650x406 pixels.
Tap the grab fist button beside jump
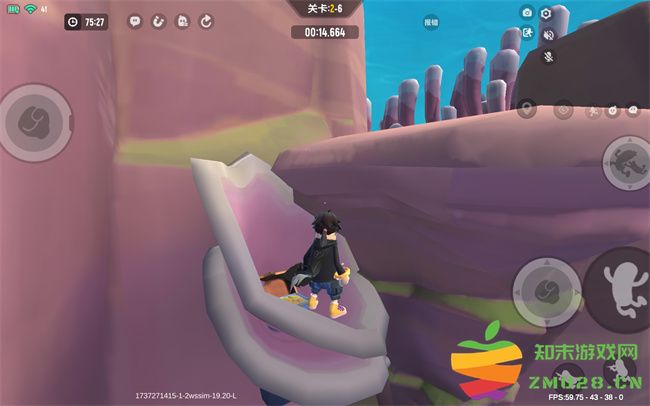coord(546,291)
